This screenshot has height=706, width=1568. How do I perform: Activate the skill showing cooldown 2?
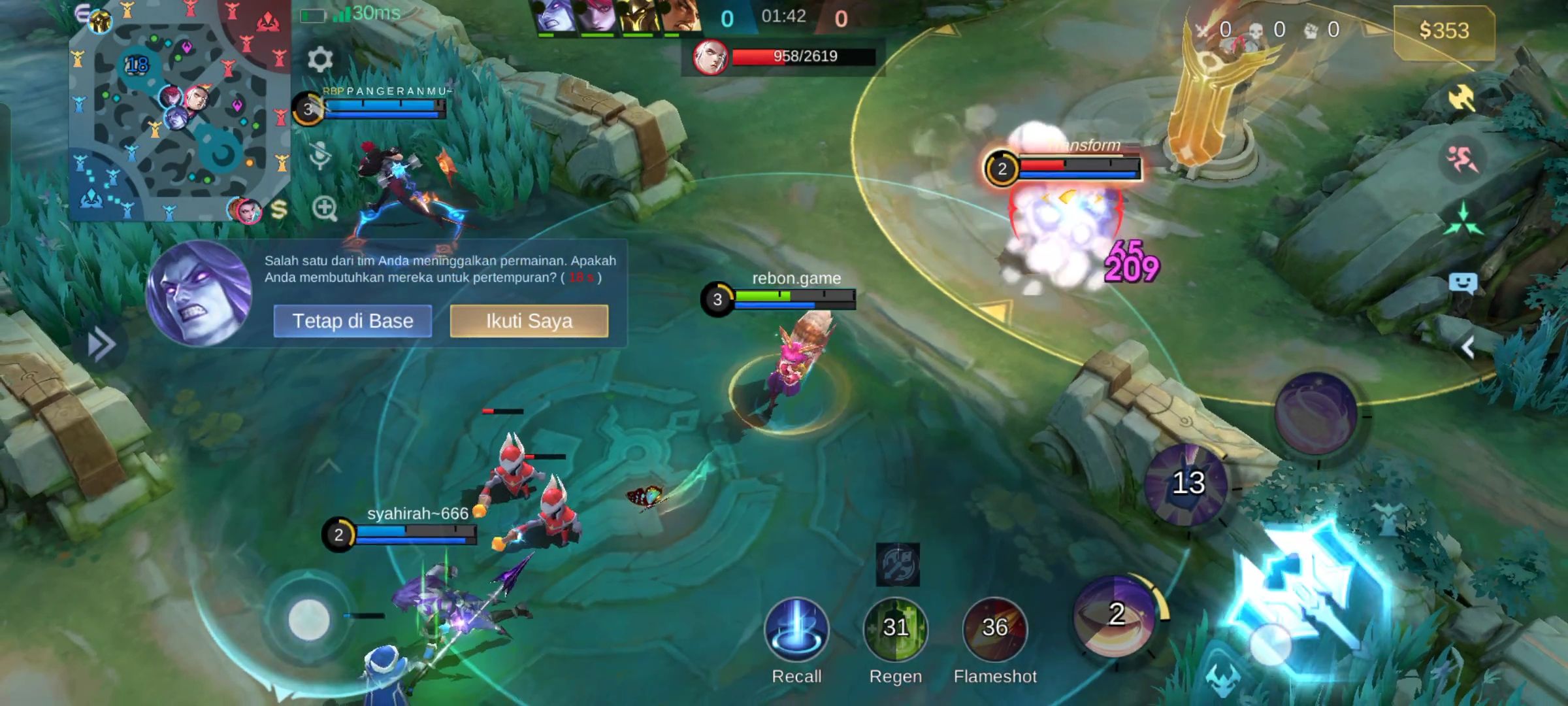click(x=1117, y=615)
